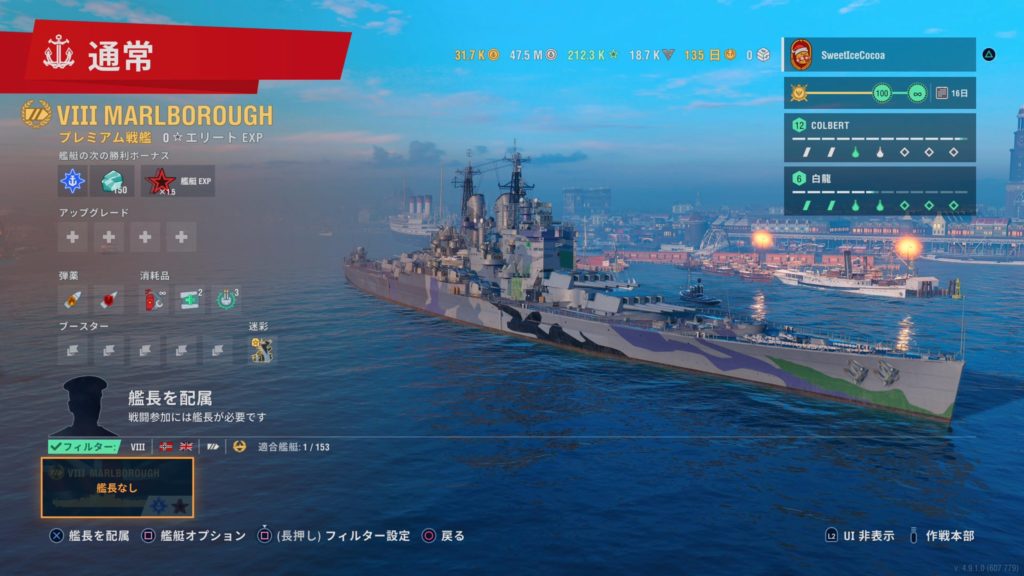View the red star ship EXP bonus

158,181
